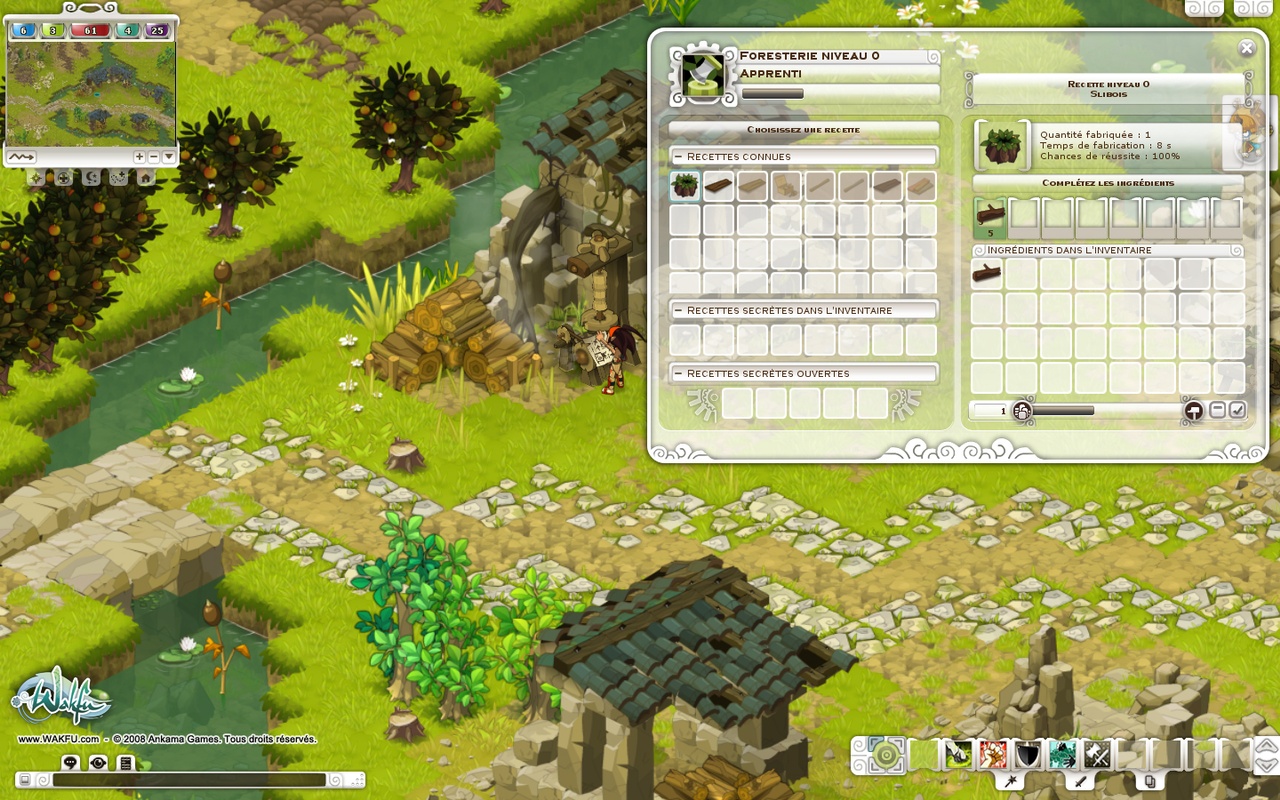Expand the Recettes Secrètes Ouvertes section
This screenshot has height=800, width=1280.
[681, 372]
